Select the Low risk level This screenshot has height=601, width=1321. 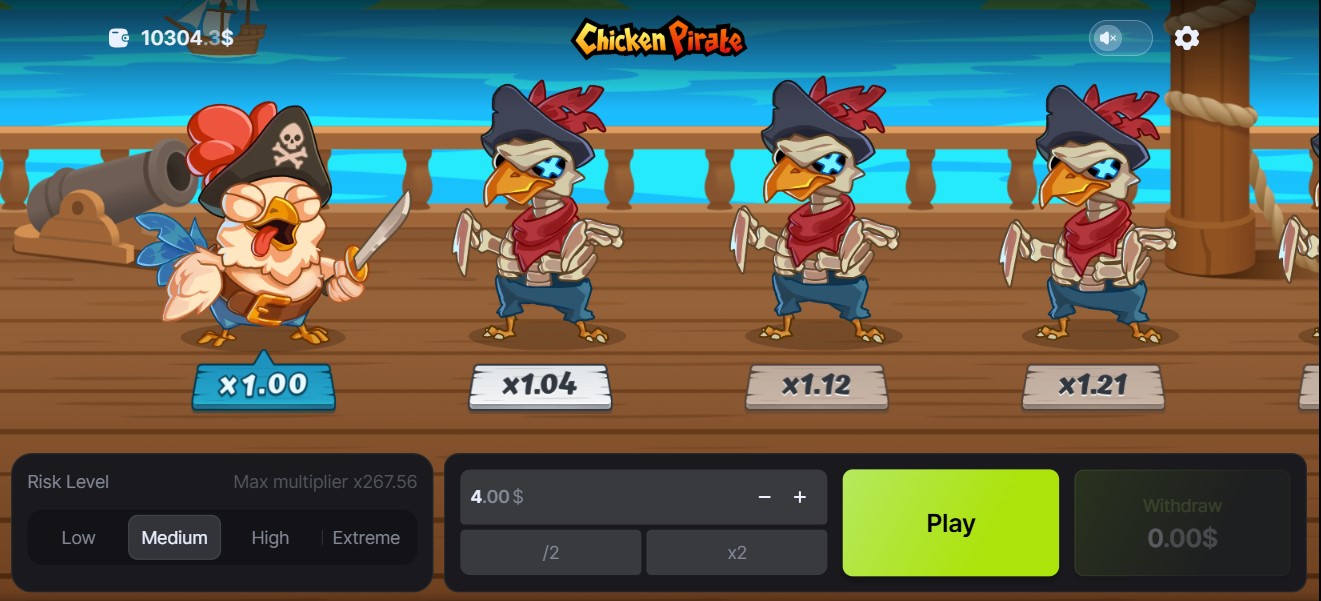[78, 538]
